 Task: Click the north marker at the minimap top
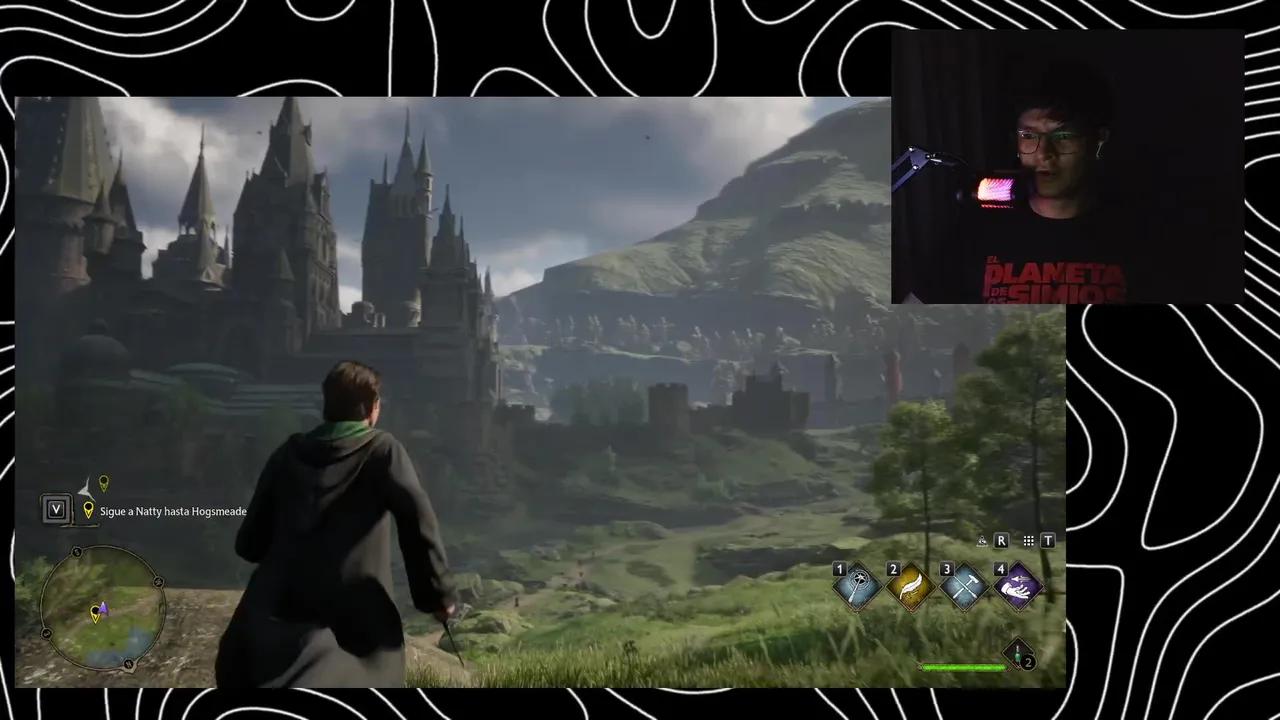click(x=76, y=551)
